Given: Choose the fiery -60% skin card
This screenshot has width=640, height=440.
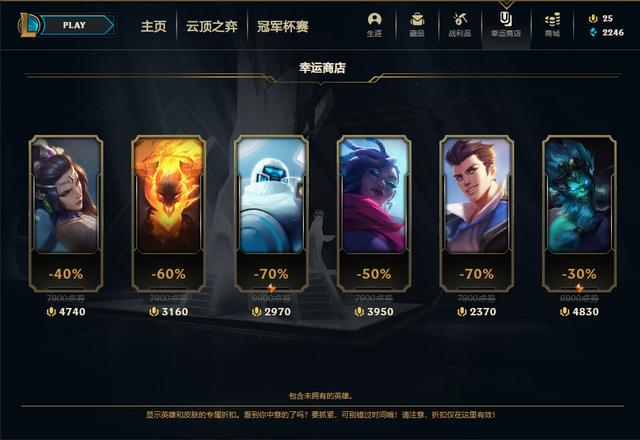Looking at the screenshot, I should tap(168, 212).
